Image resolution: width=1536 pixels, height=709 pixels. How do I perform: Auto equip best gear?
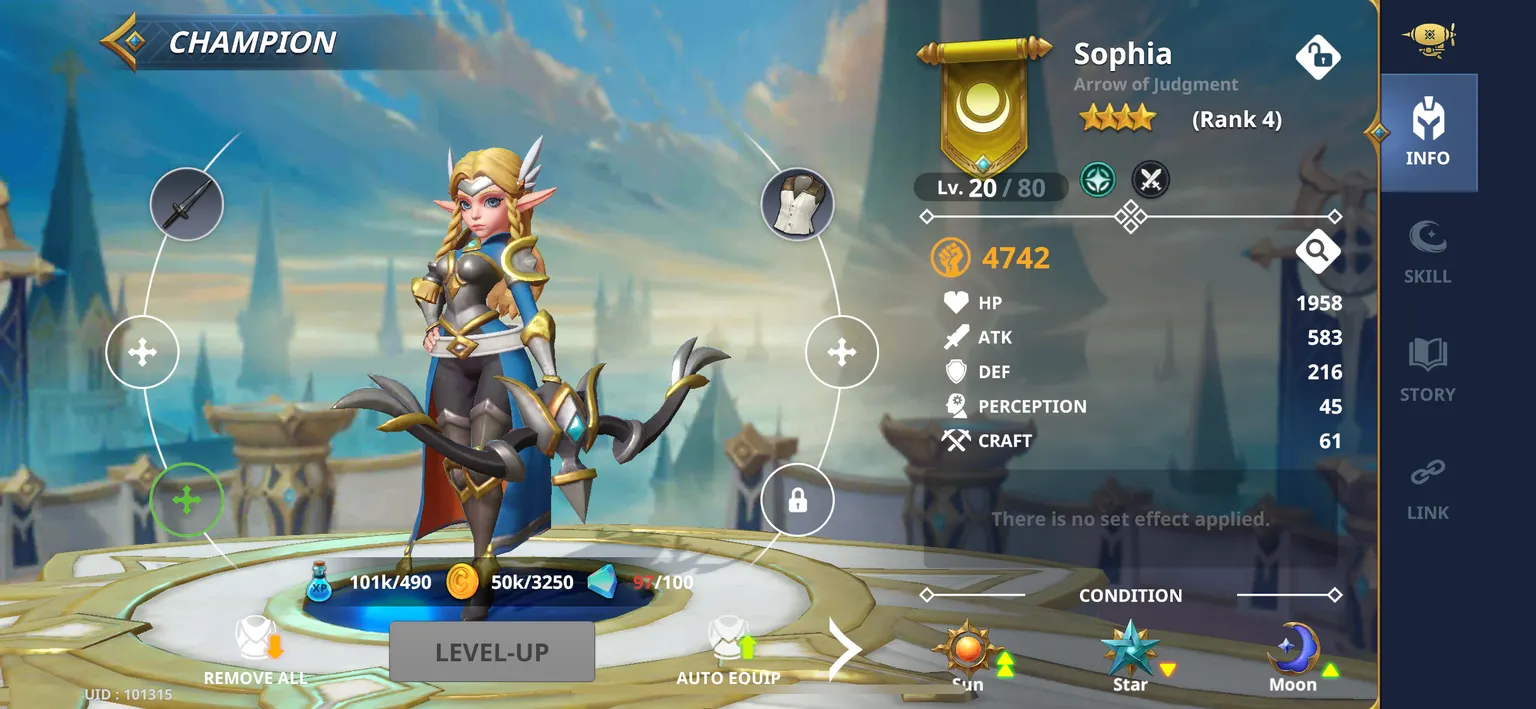(x=728, y=651)
